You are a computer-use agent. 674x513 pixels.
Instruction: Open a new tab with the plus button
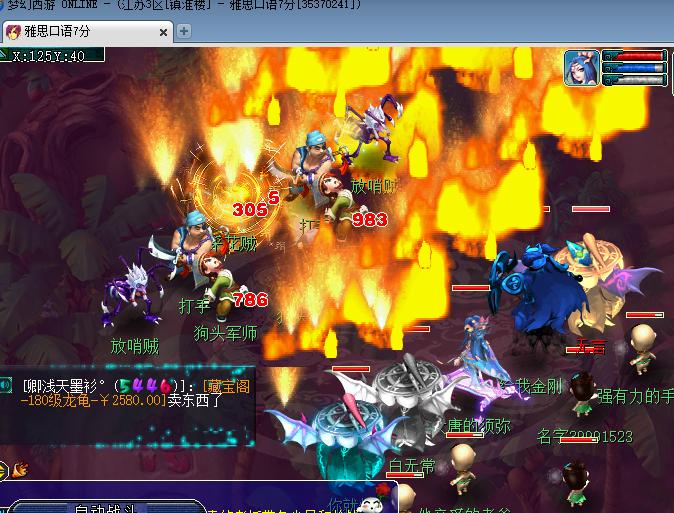click(x=184, y=31)
